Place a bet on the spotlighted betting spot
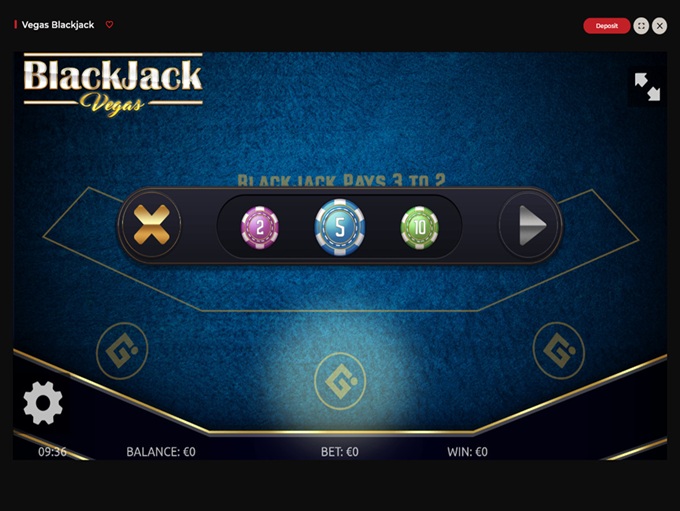Screen dimensions: 680x511 tap(340, 381)
